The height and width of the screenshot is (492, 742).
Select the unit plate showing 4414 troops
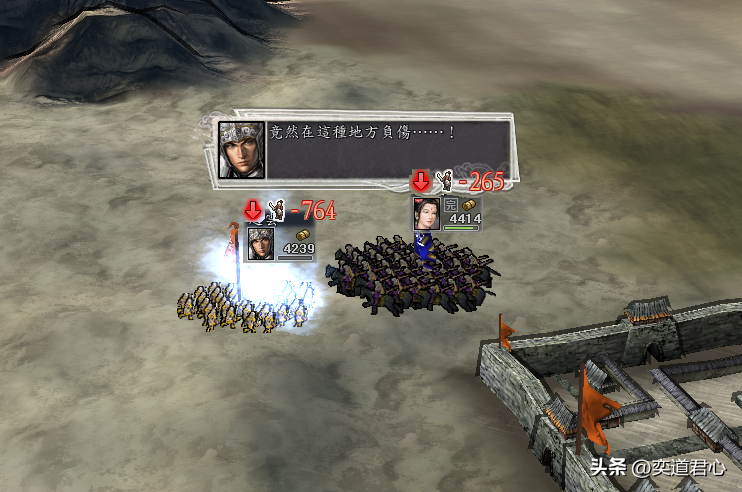point(447,214)
